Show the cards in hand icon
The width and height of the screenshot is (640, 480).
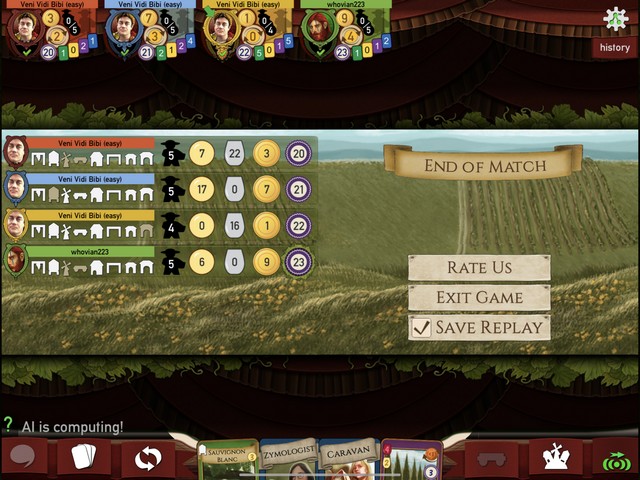coord(84,458)
